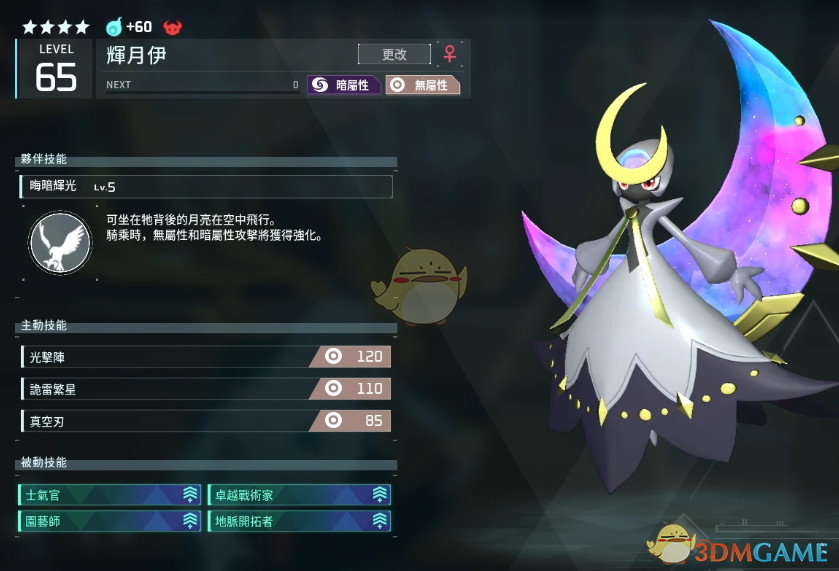
Task: Click the 更改 rename button
Action: pos(394,54)
